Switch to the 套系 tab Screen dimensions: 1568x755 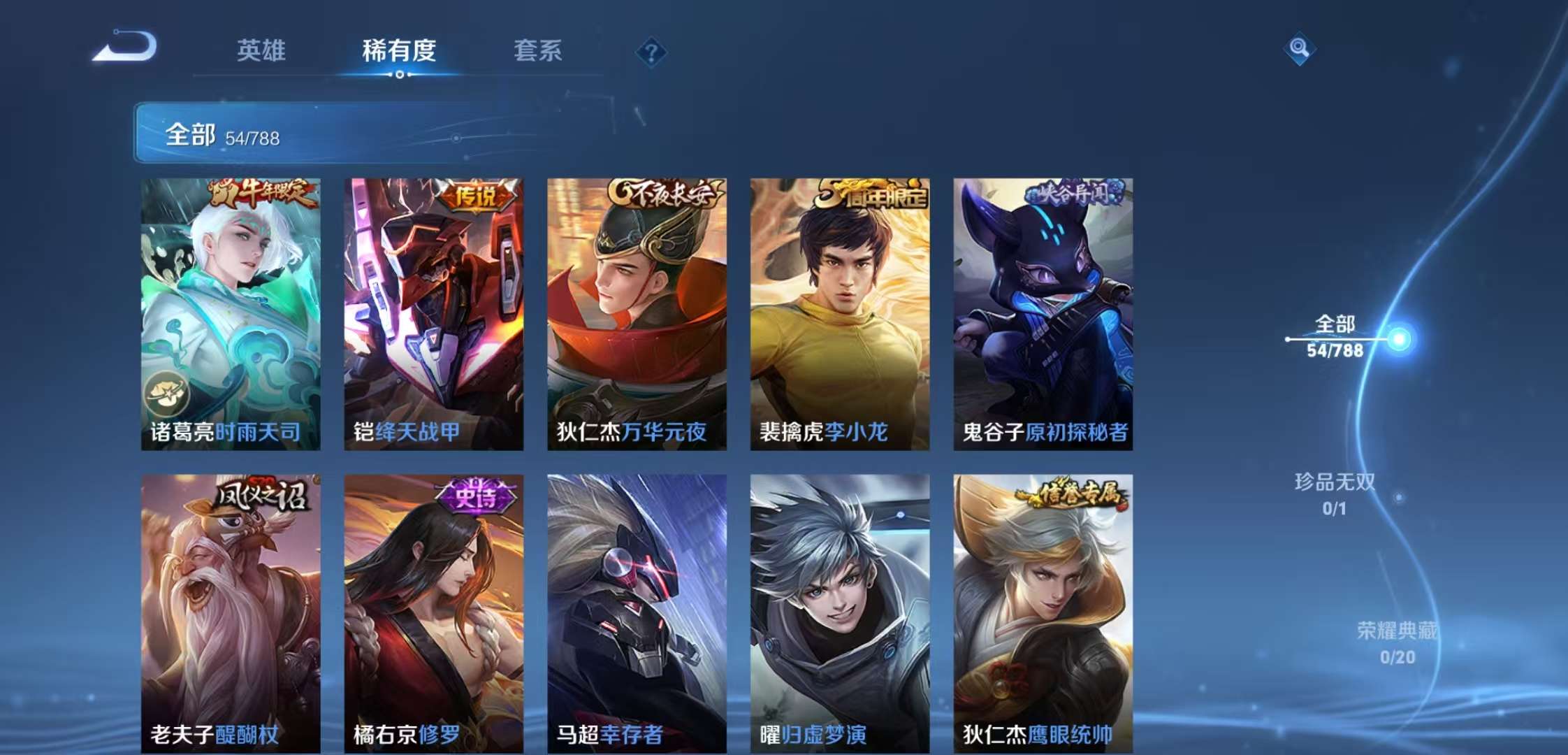pos(539,51)
